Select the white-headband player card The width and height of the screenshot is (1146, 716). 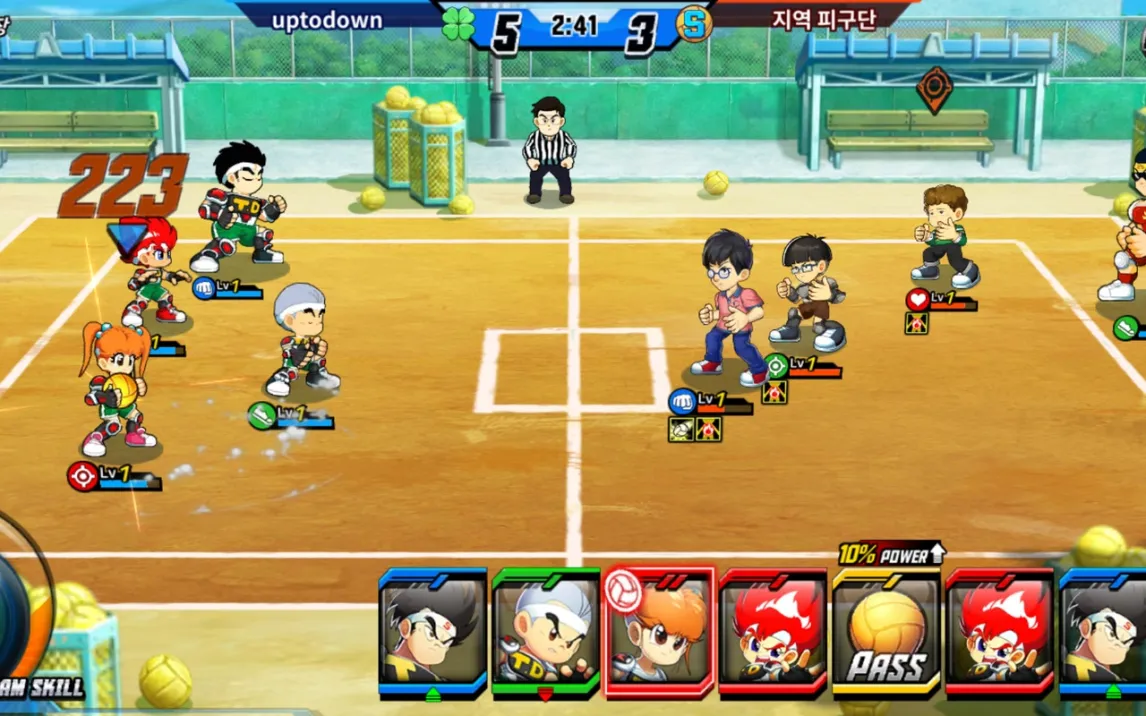pos(545,632)
